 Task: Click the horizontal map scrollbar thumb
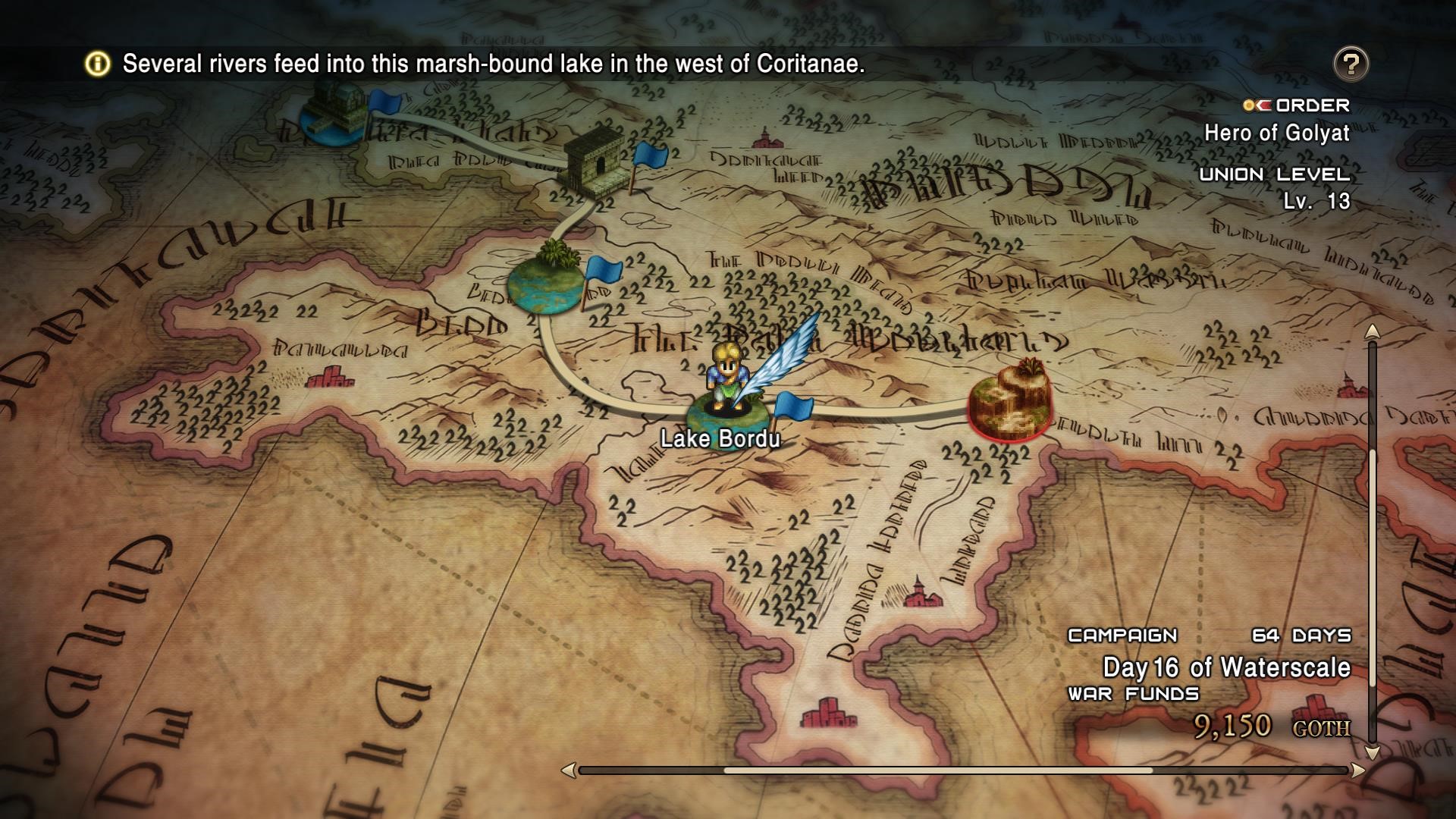coord(937,770)
